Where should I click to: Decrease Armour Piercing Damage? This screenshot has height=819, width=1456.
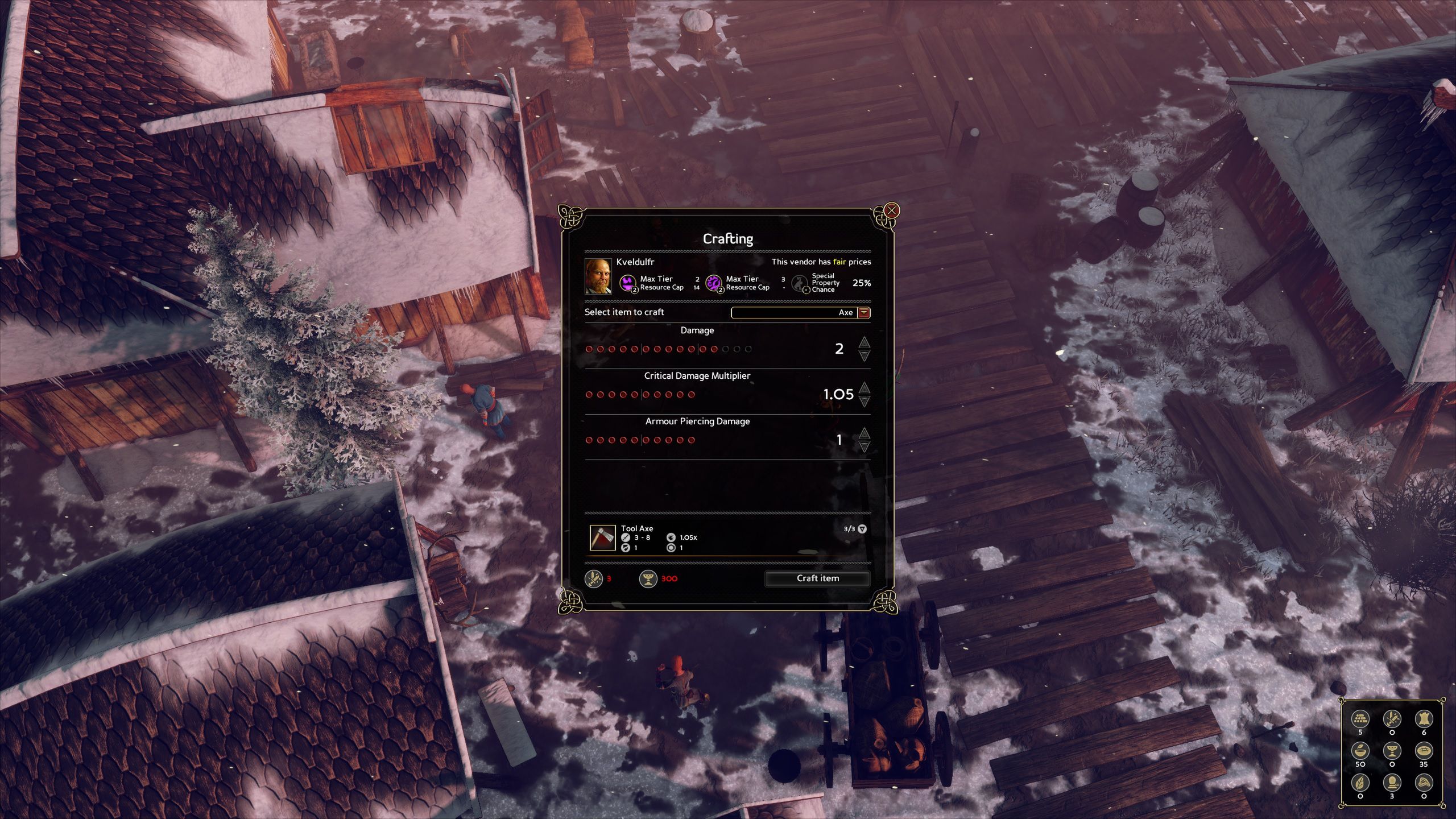[864, 447]
